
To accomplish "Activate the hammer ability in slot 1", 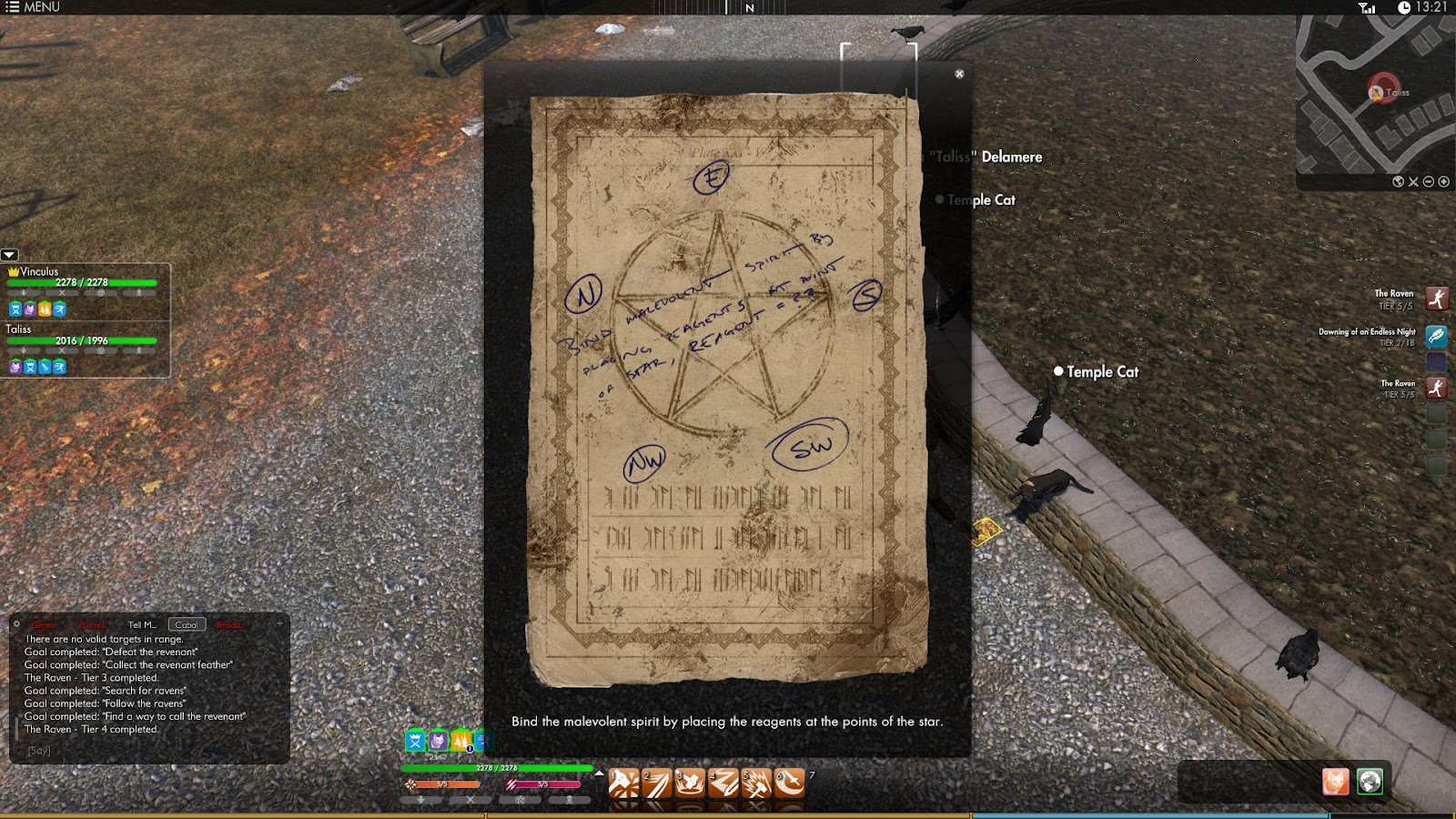I will point(623,783).
